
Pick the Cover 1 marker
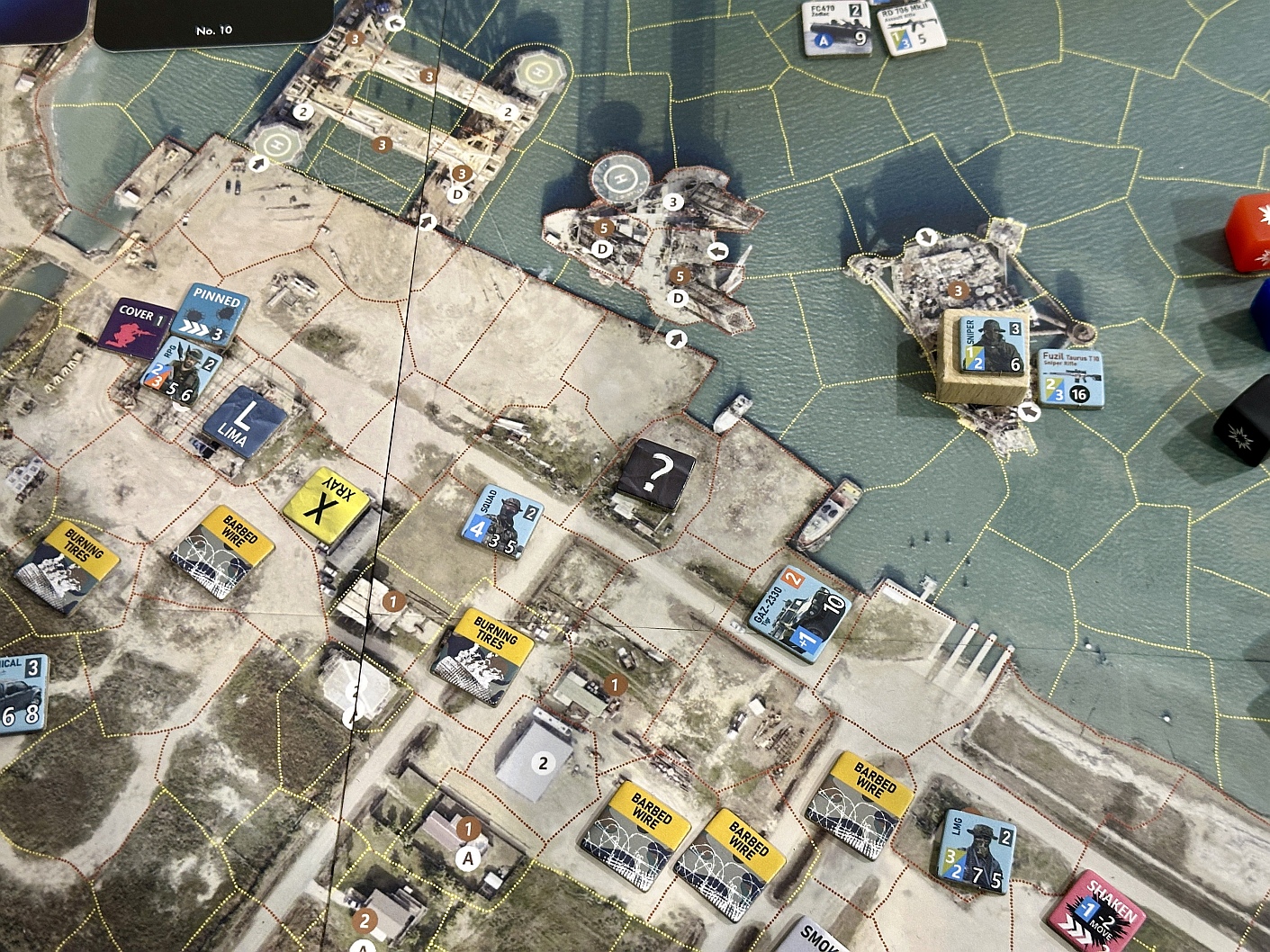coord(137,325)
